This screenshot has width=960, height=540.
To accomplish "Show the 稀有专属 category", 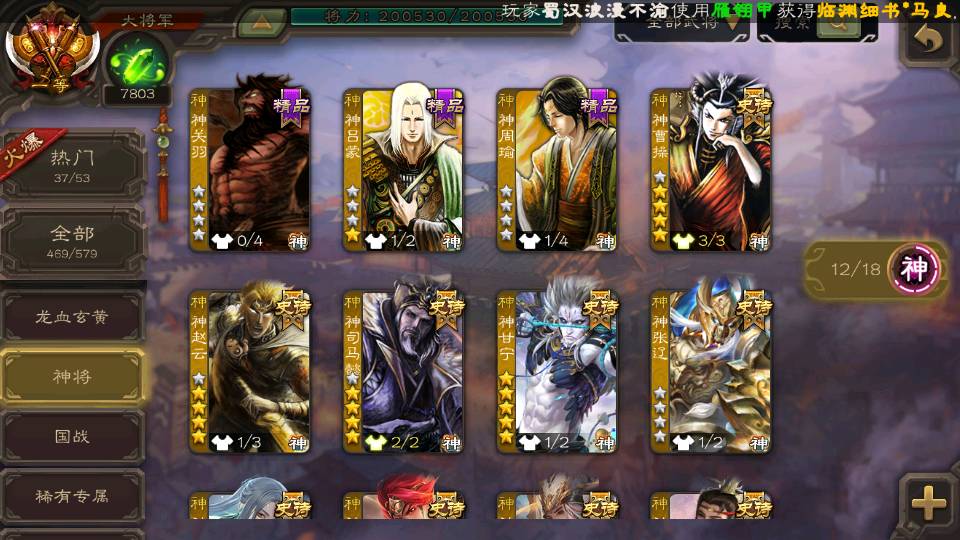I will (x=73, y=496).
